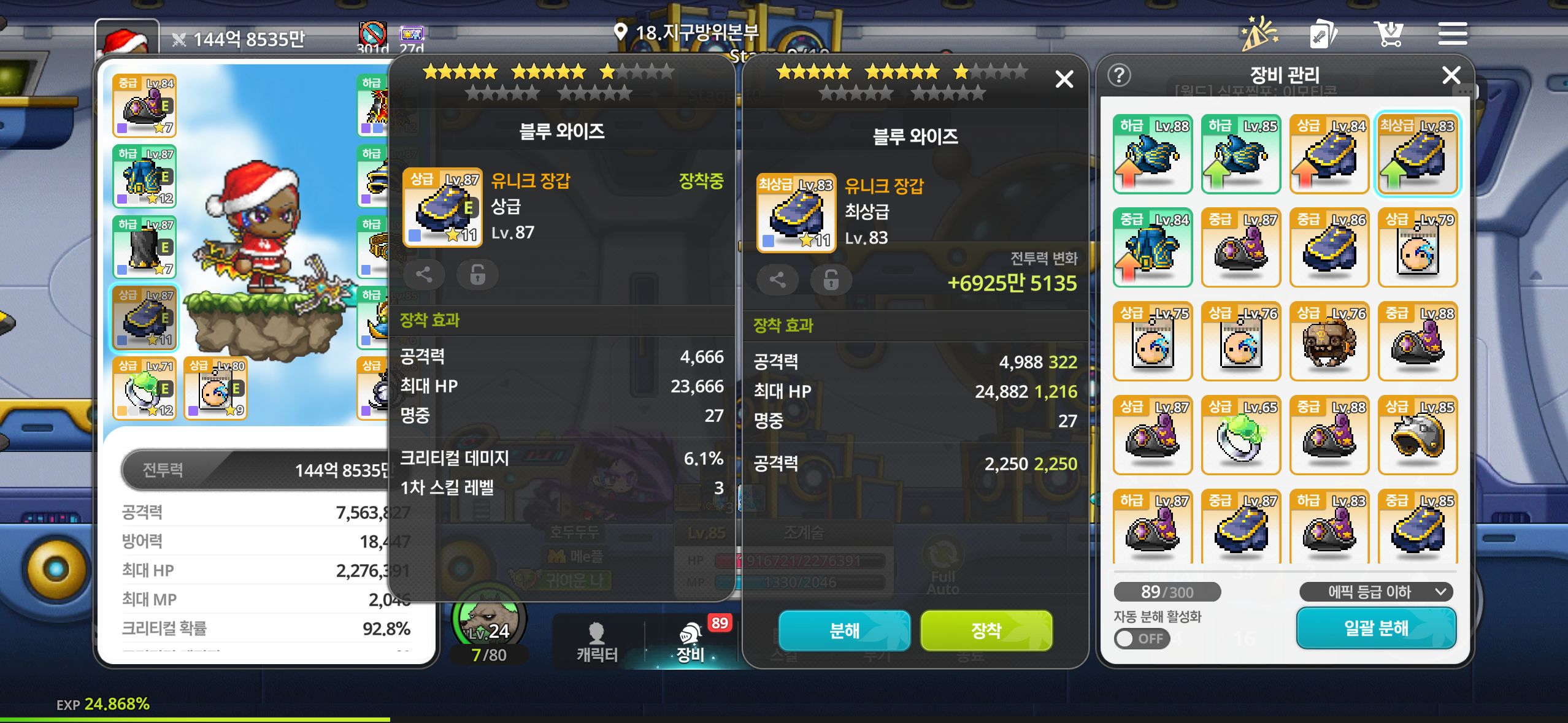Pick the 상급 Lv.65 green ring item
The height and width of the screenshot is (723, 1568).
(x=1240, y=435)
